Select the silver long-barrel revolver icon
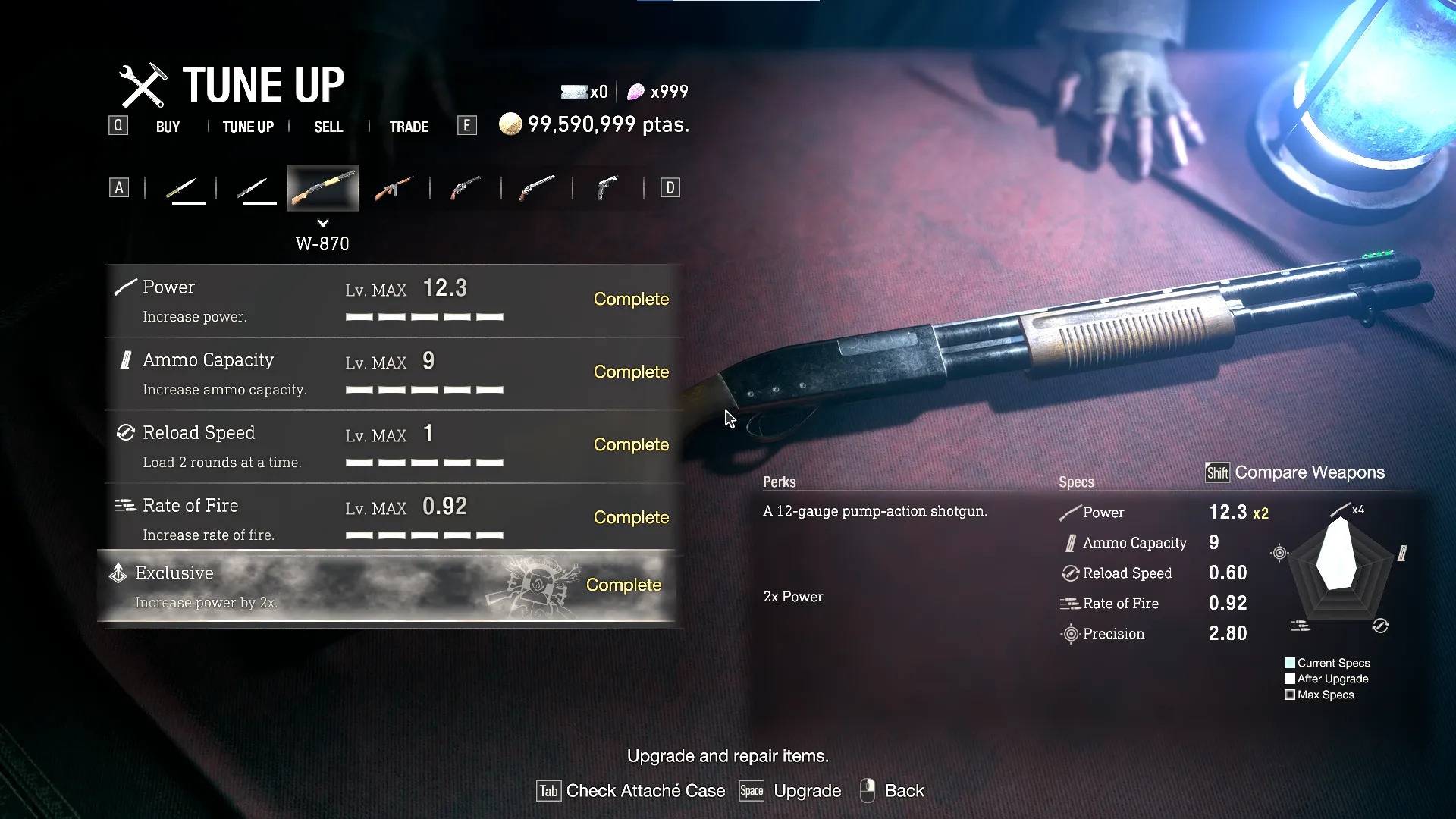 tap(537, 188)
